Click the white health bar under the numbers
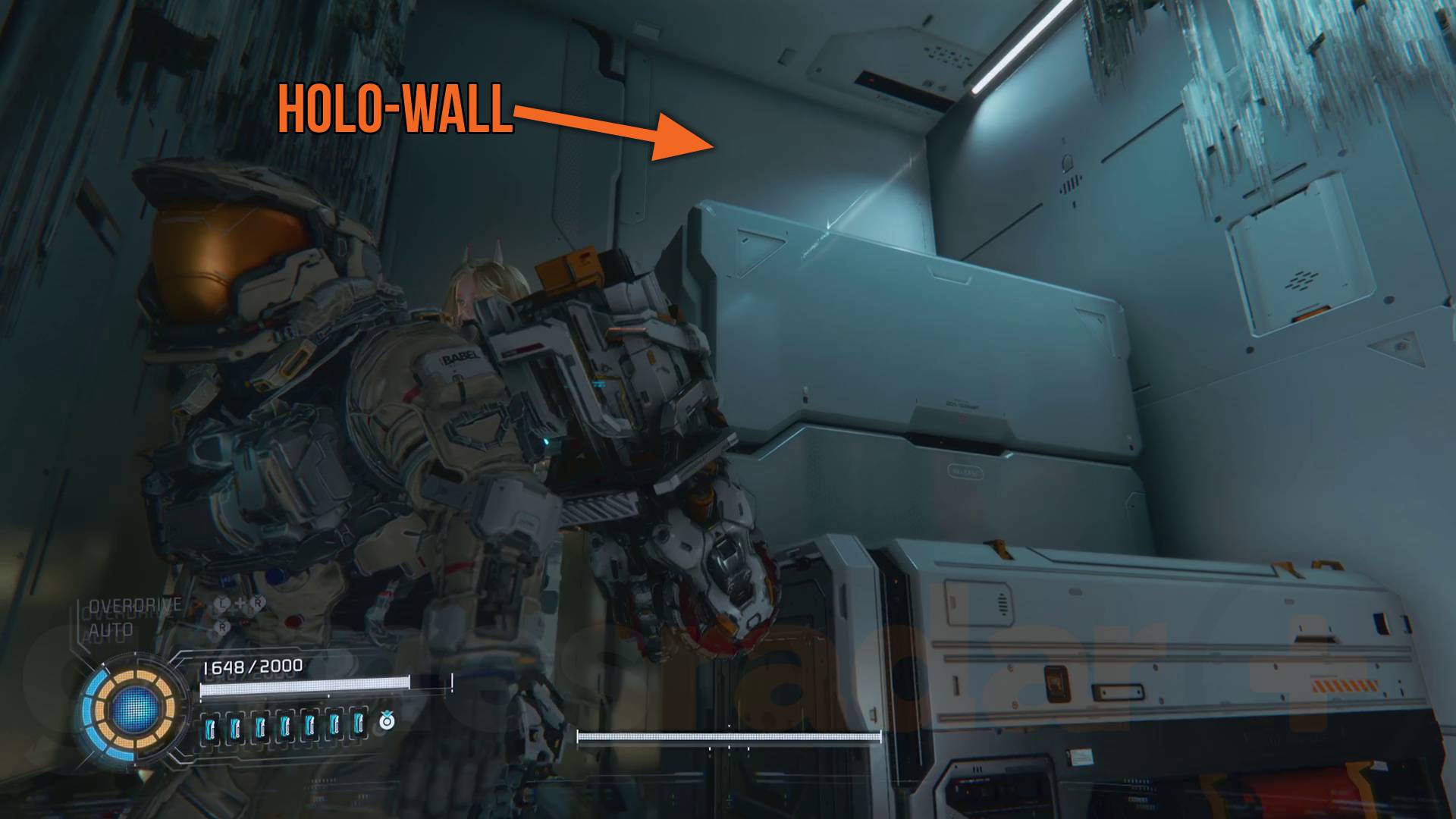Screen dimensions: 1456x819 point(305,686)
